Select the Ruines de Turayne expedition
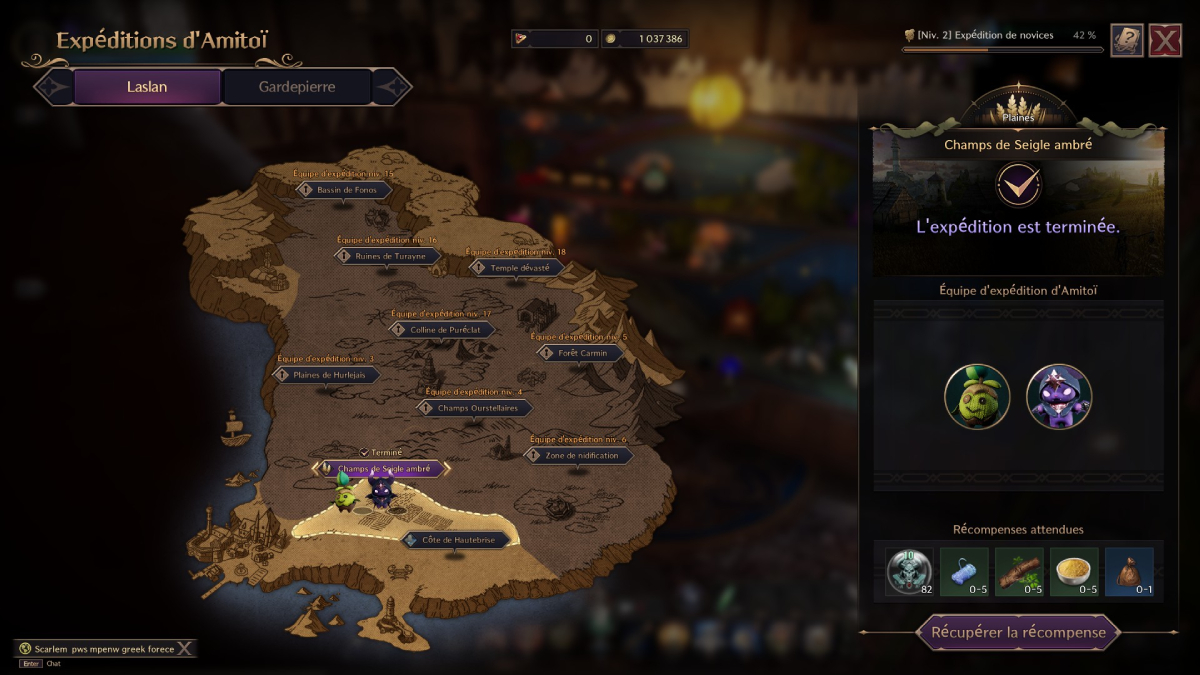Image resolution: width=1200 pixels, height=675 pixels. click(388, 256)
